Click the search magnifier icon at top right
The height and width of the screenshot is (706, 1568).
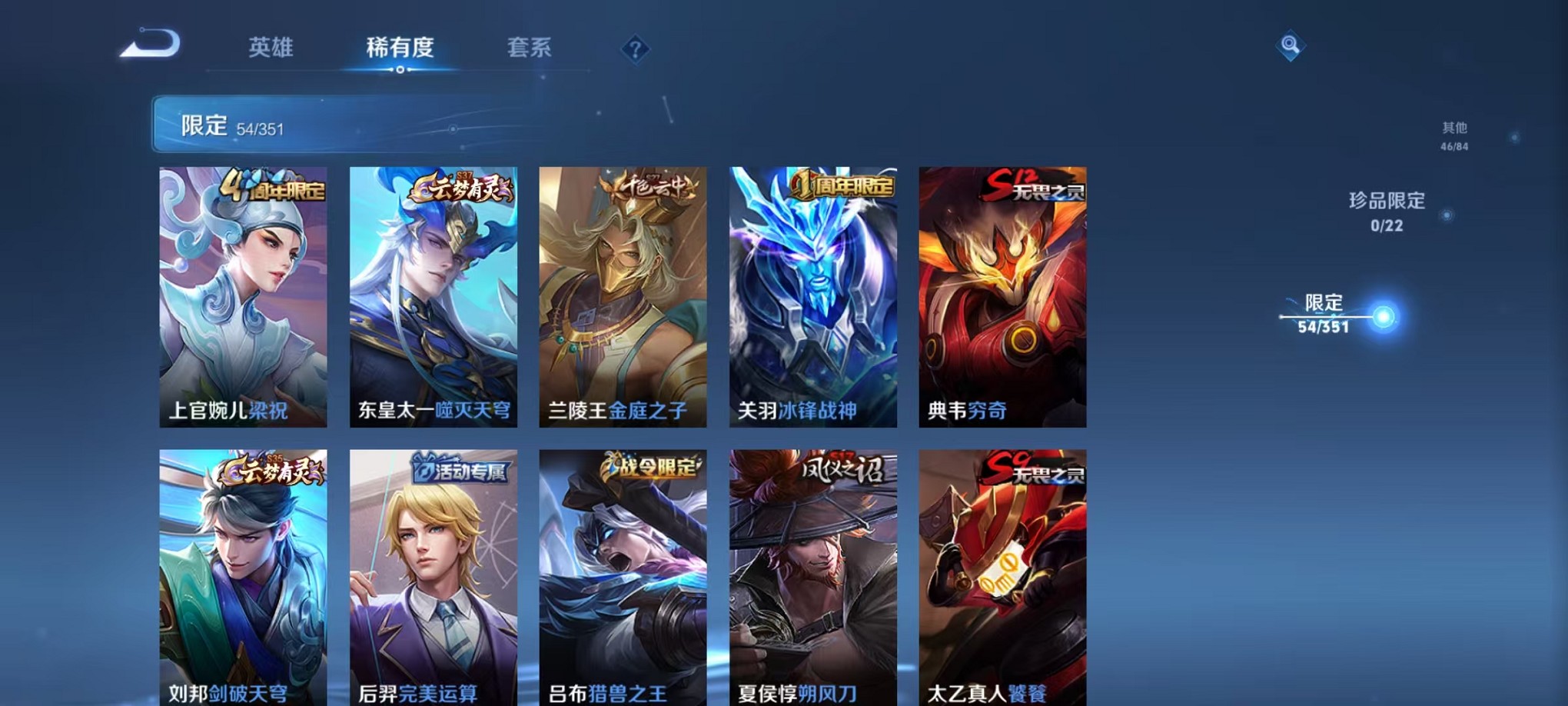(x=1290, y=46)
